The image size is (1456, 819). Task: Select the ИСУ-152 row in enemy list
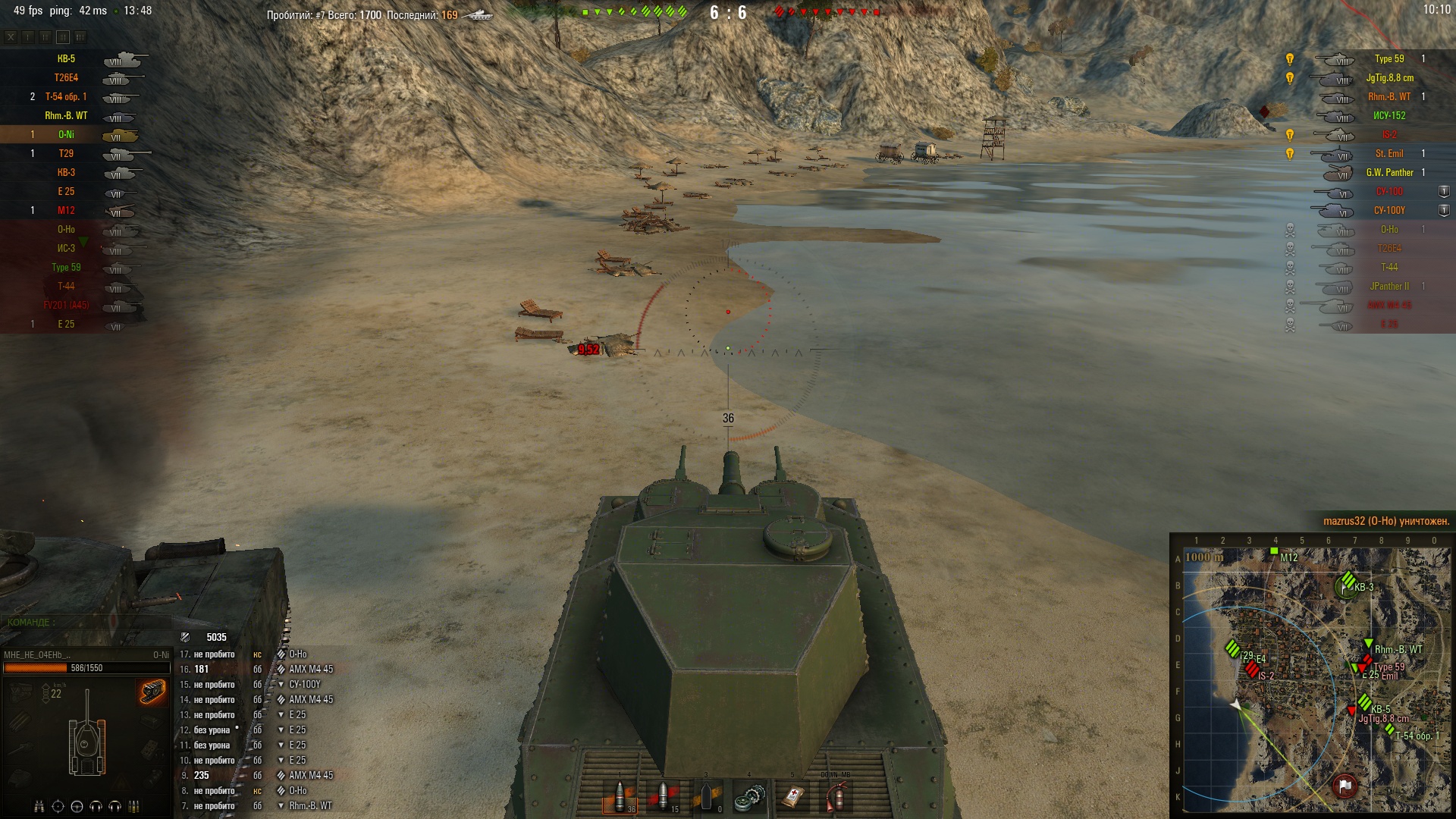click(x=1389, y=116)
